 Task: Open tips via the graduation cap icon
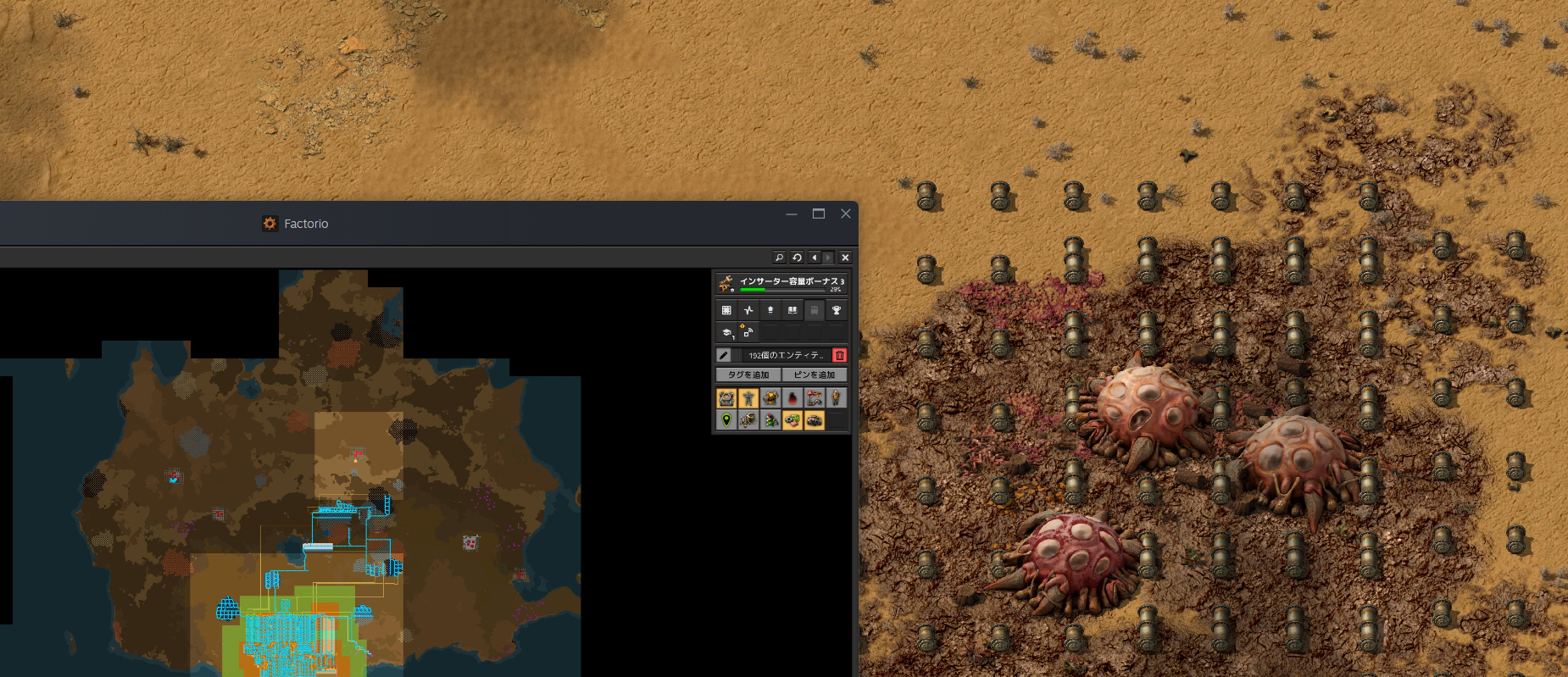click(726, 333)
